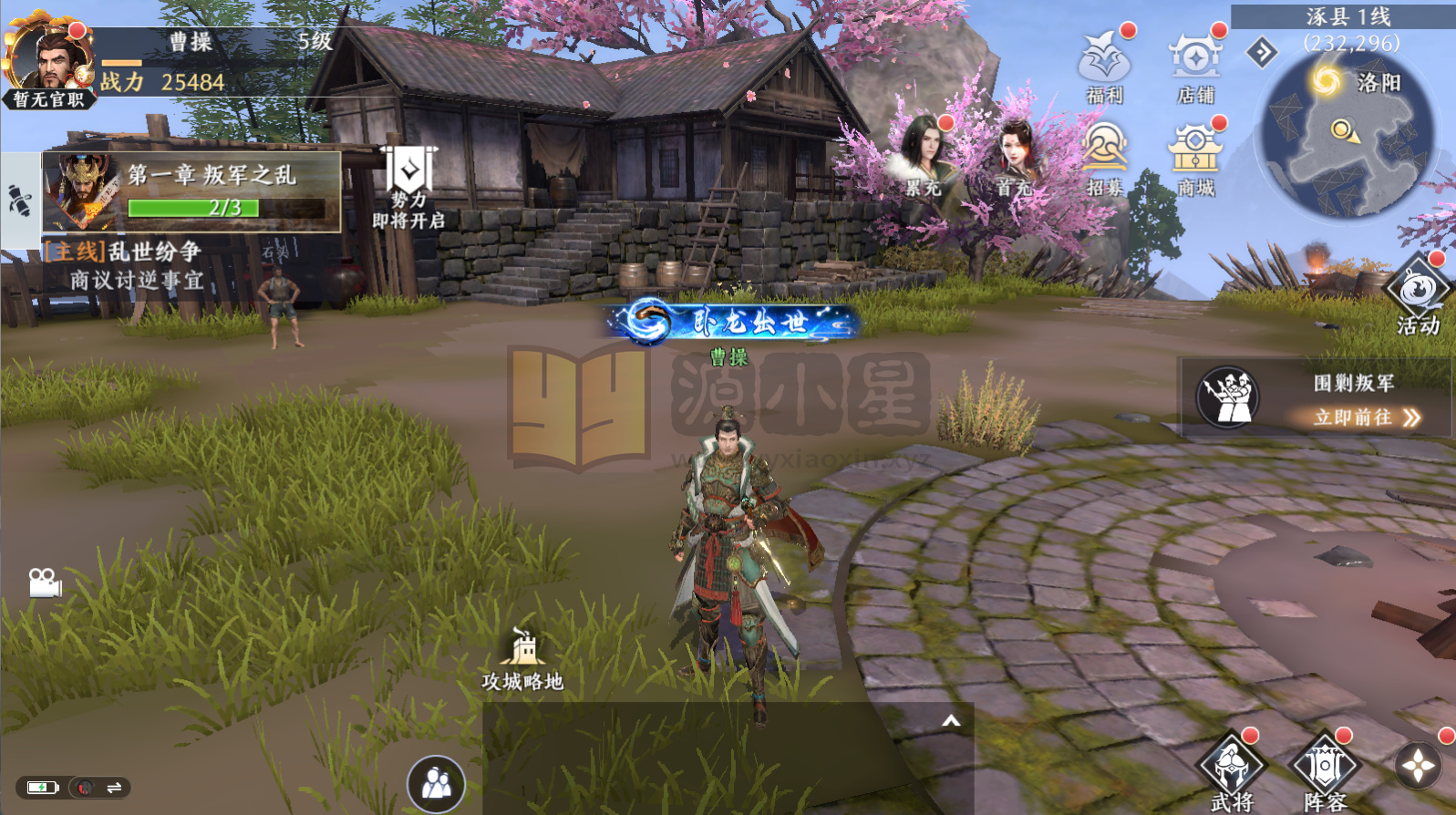This screenshot has width=1456, height=815.
Task: Click 立即前往 to go suppress rebels
Action: point(1366,418)
